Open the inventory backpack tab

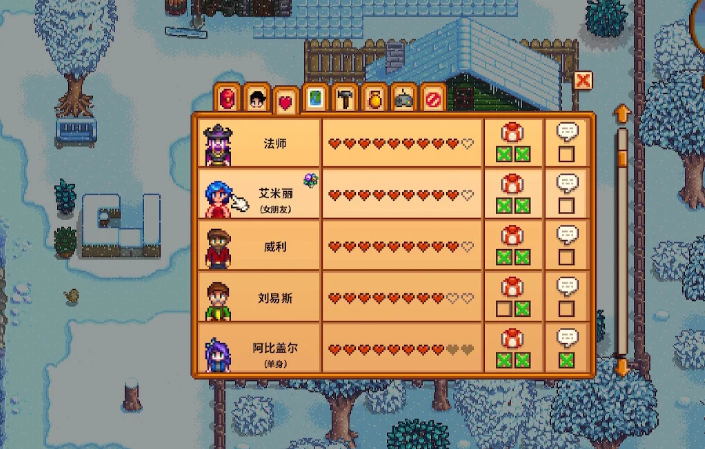point(228,99)
